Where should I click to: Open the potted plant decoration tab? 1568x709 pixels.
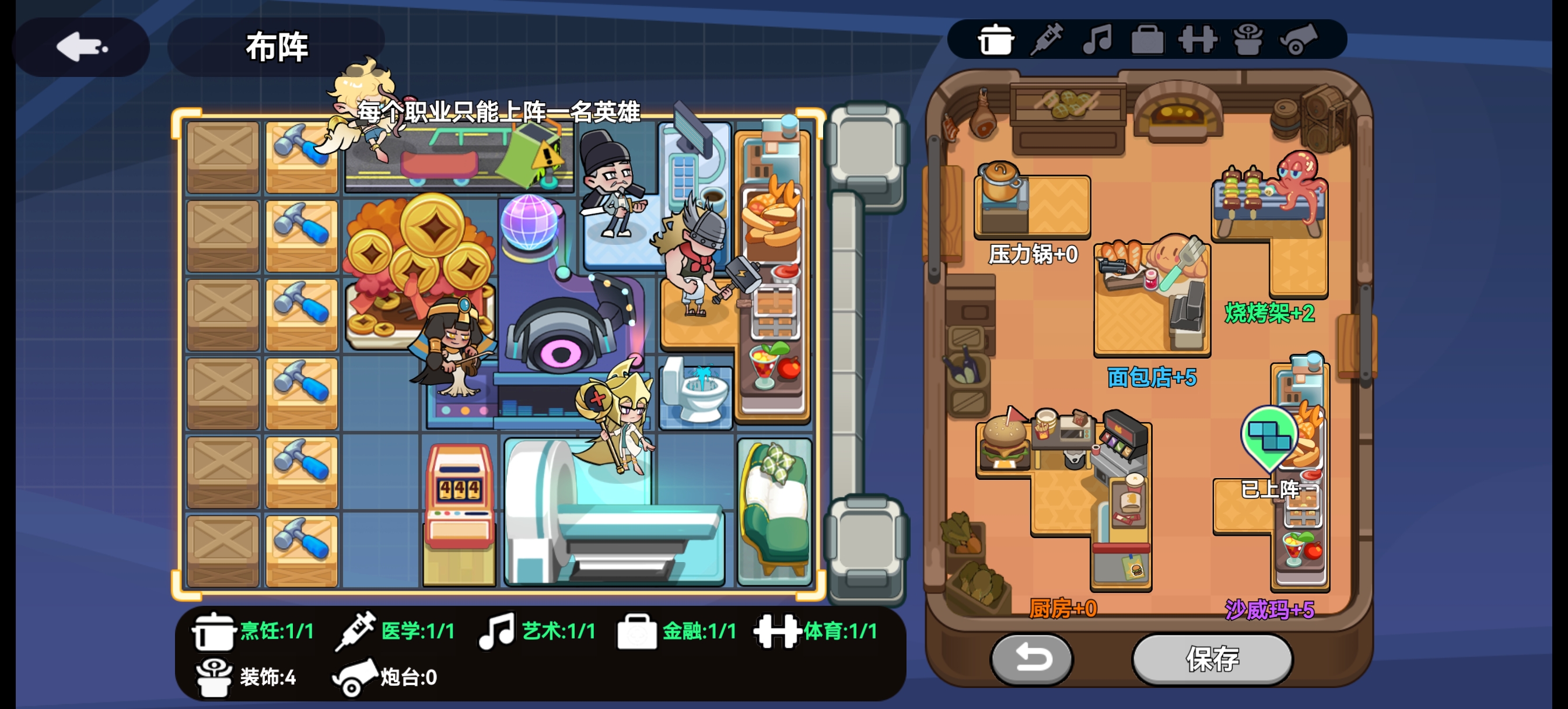coord(1247,40)
